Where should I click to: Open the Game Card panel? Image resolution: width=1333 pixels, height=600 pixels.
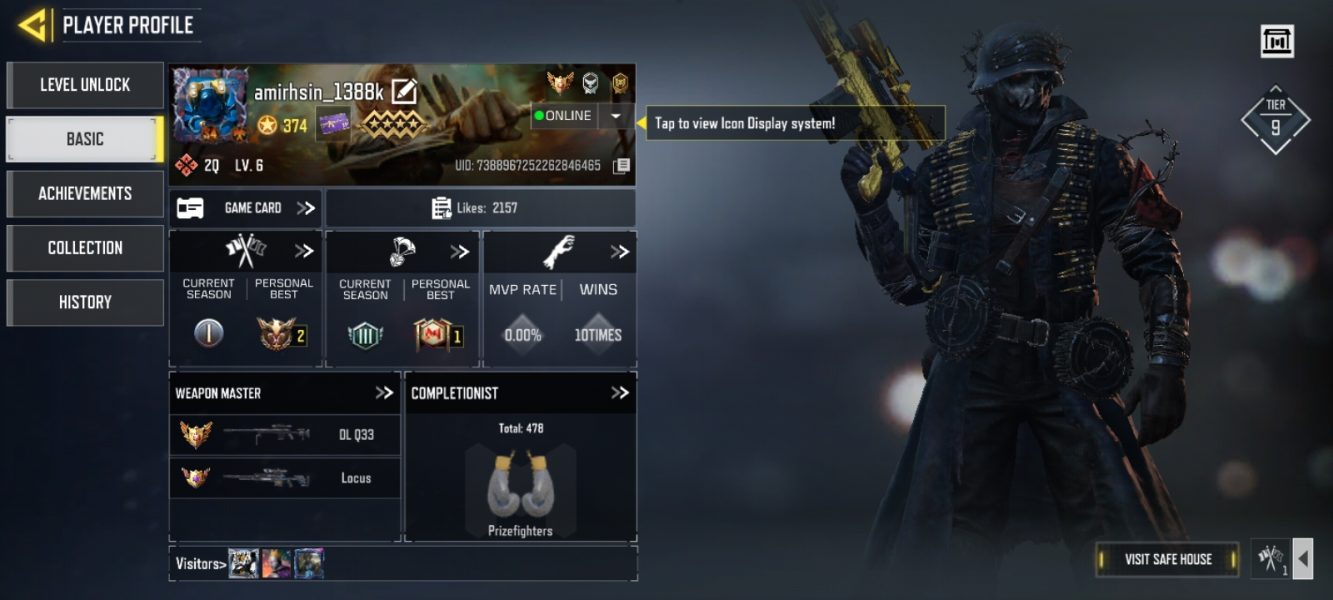click(246, 208)
